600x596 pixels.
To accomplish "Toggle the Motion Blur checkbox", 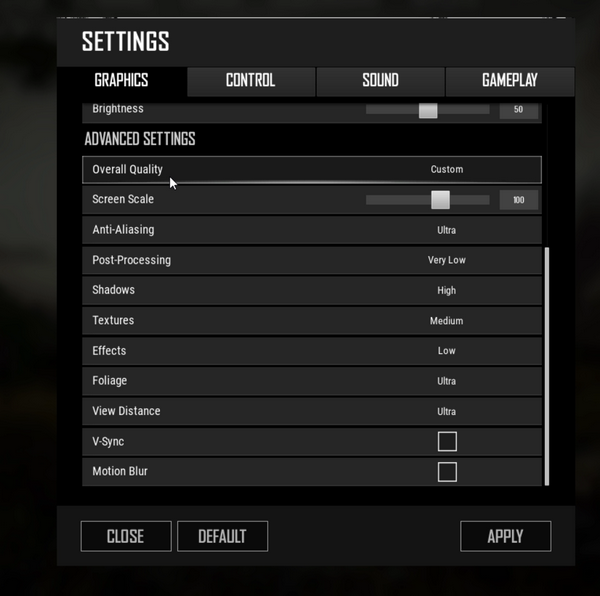I will (x=447, y=471).
